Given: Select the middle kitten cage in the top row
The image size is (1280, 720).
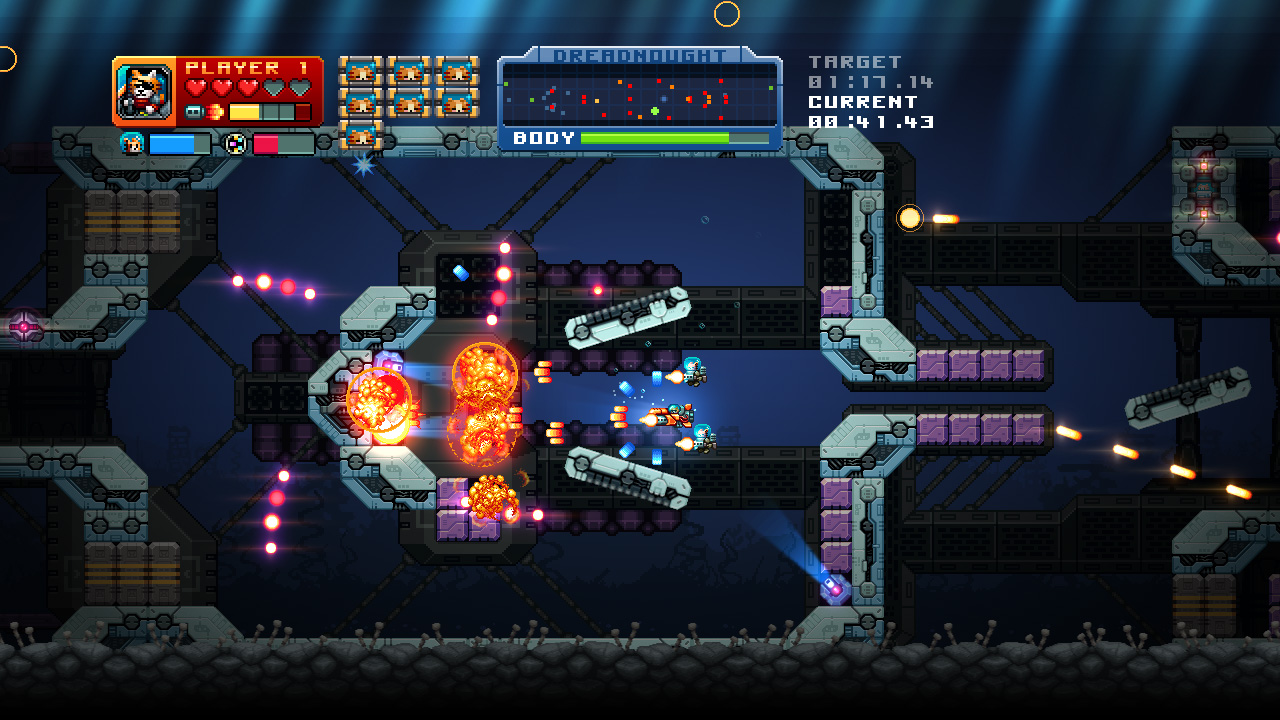Looking at the screenshot, I should point(407,73).
